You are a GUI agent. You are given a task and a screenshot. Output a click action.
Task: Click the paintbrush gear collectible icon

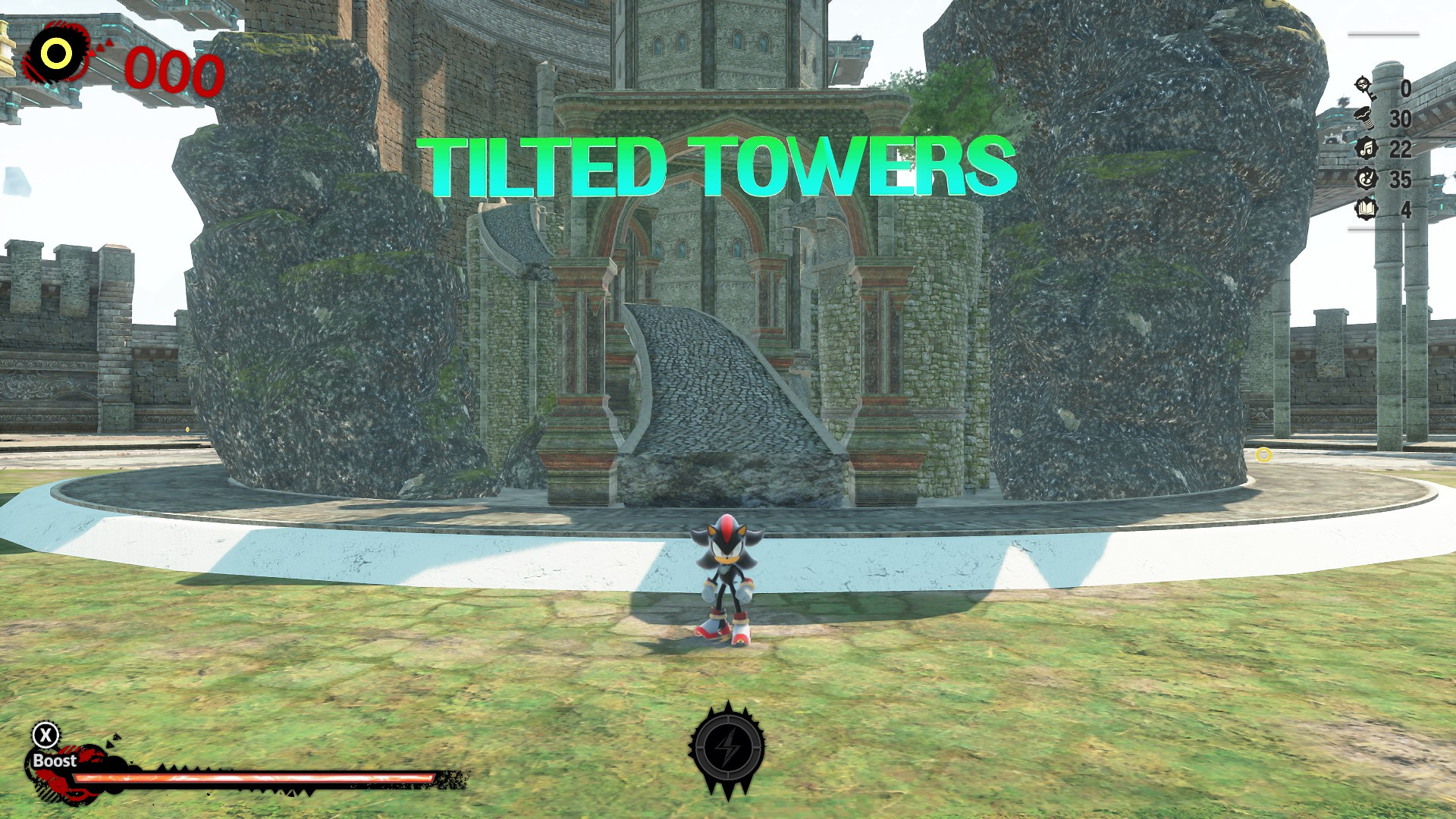coord(1365,179)
